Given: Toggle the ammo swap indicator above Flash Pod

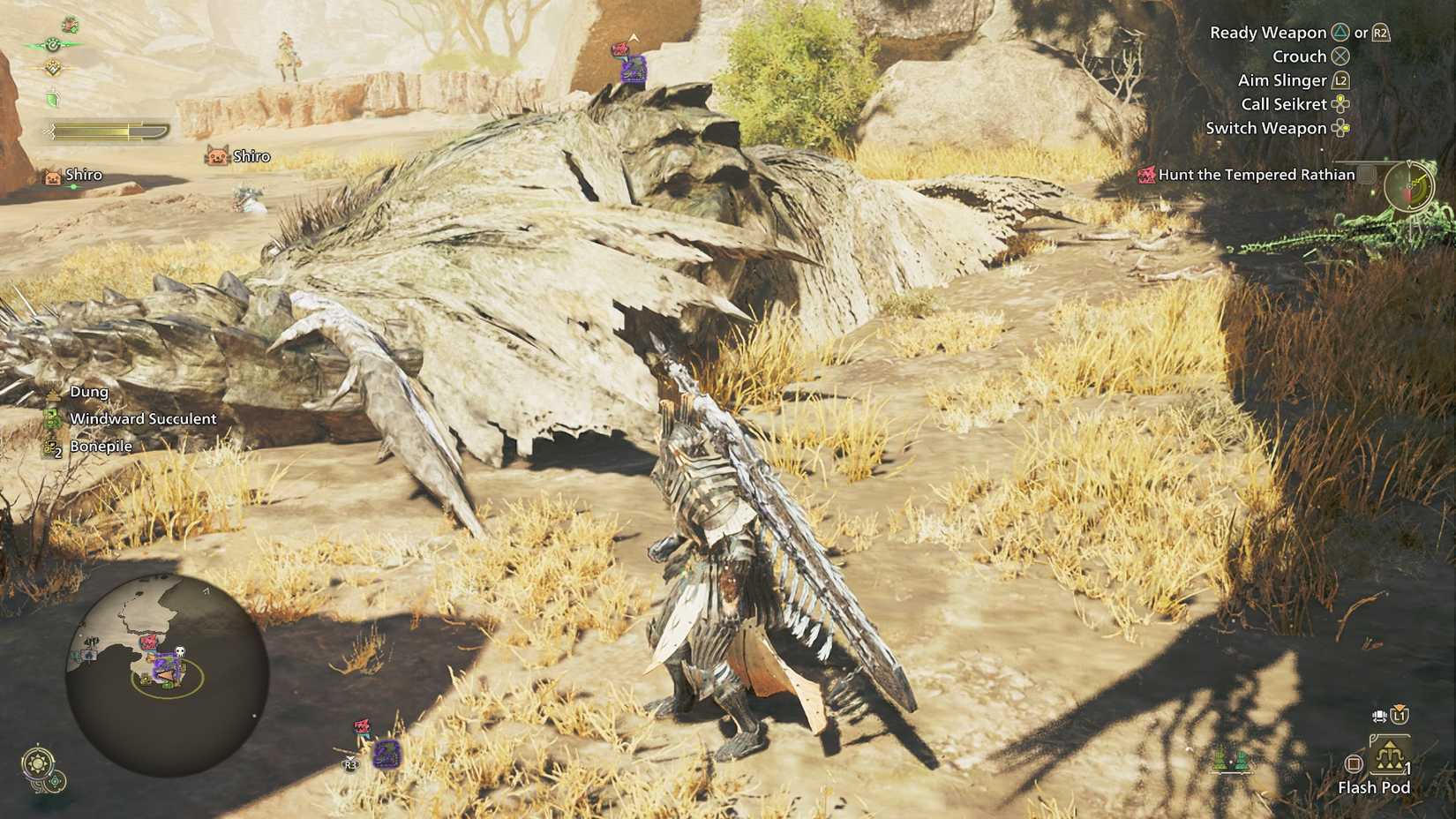Looking at the screenshot, I should 1379,716.
